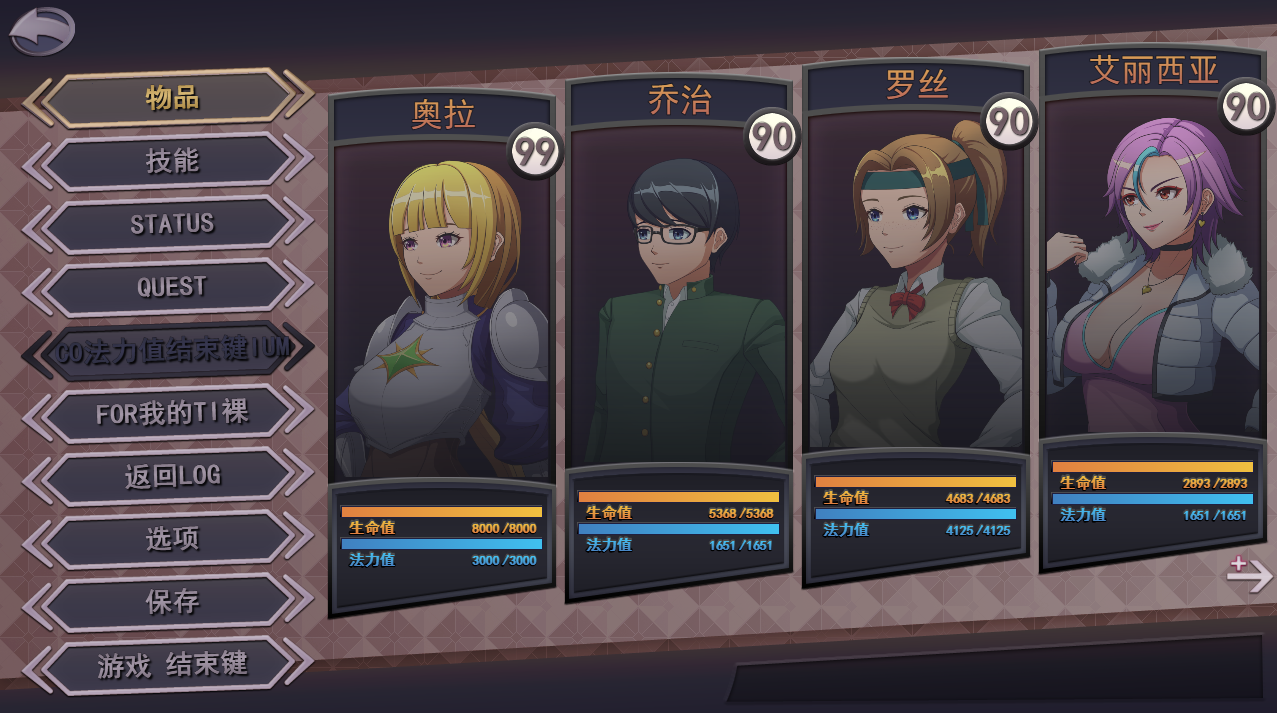Image resolution: width=1277 pixels, height=713 pixels.
Task: Select 保存 to save the game
Action: (171, 602)
